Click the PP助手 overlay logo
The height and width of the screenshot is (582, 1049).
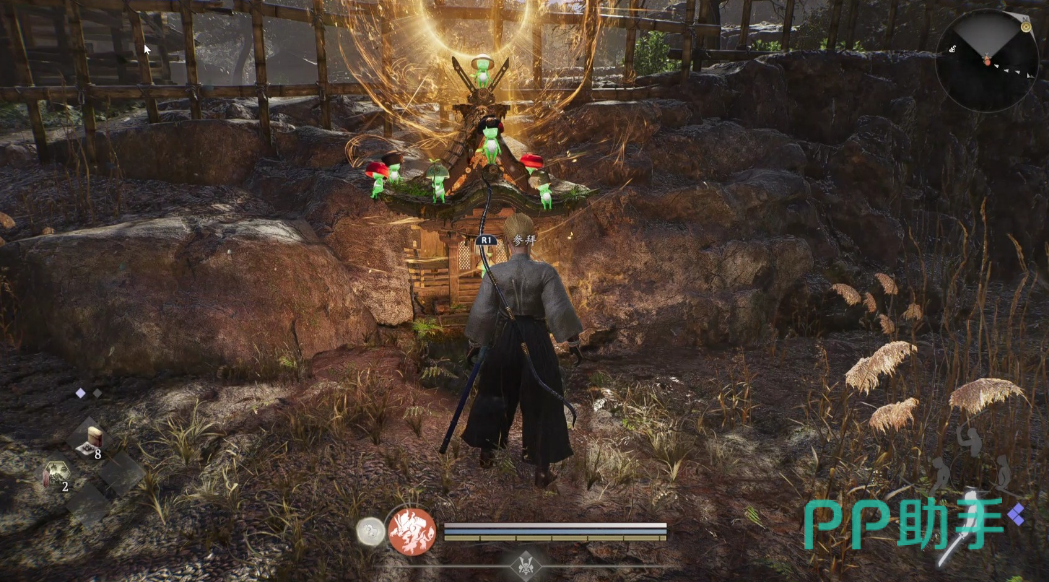click(x=913, y=523)
